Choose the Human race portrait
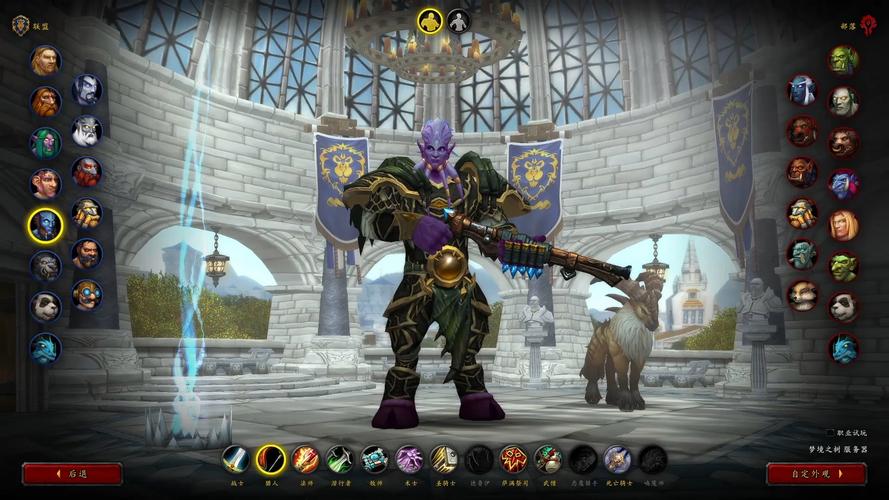 [x=45, y=61]
